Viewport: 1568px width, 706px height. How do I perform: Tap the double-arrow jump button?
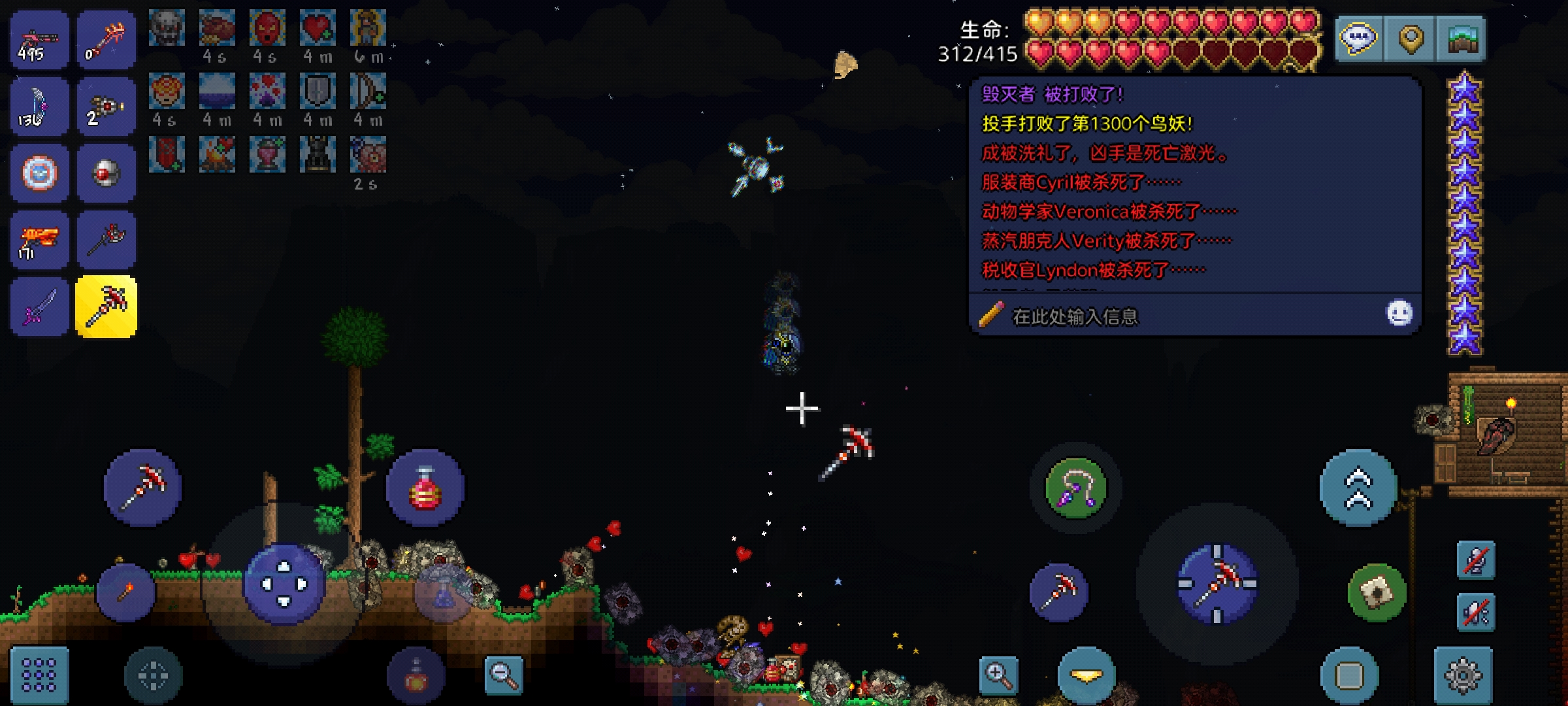pos(1358,488)
